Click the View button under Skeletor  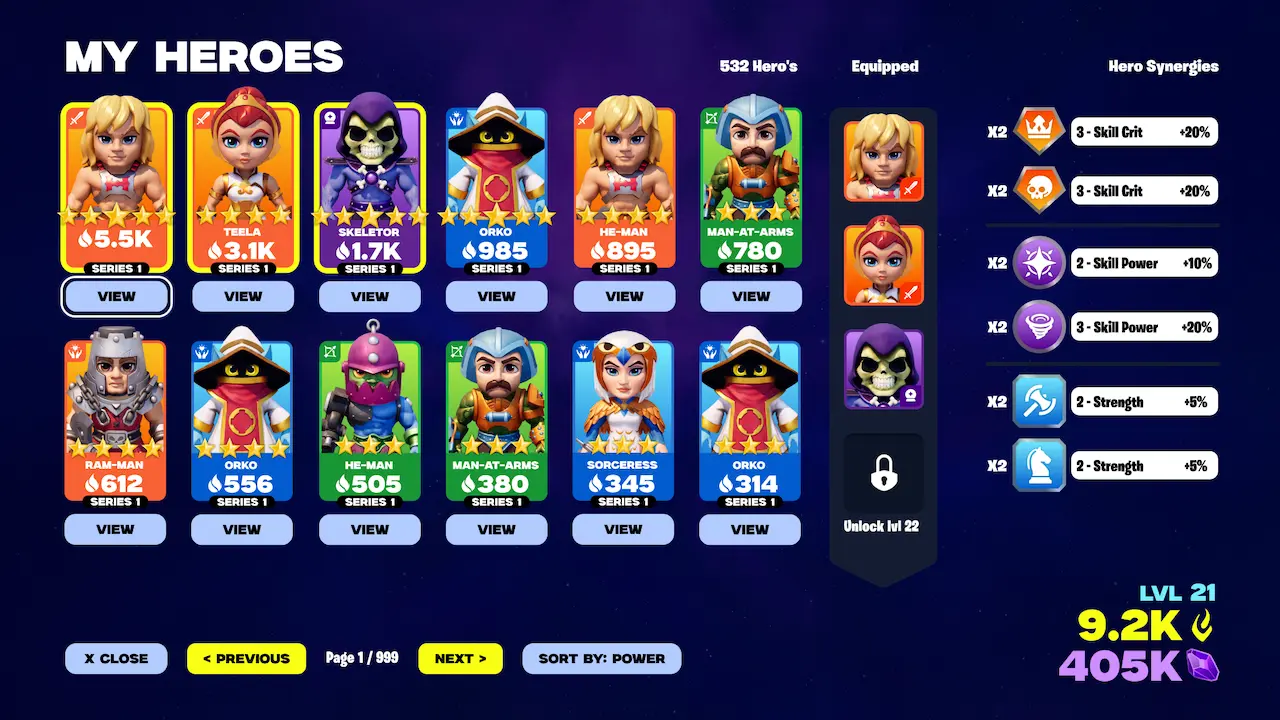pos(370,296)
